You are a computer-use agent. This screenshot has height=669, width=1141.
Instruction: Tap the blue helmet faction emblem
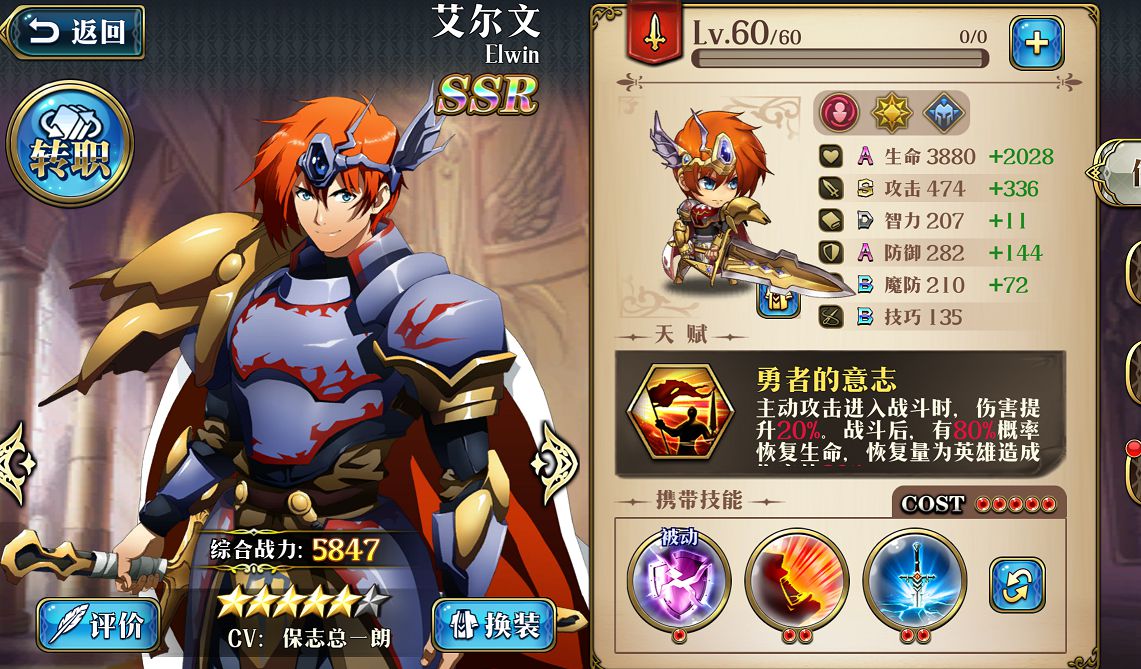coord(942,113)
